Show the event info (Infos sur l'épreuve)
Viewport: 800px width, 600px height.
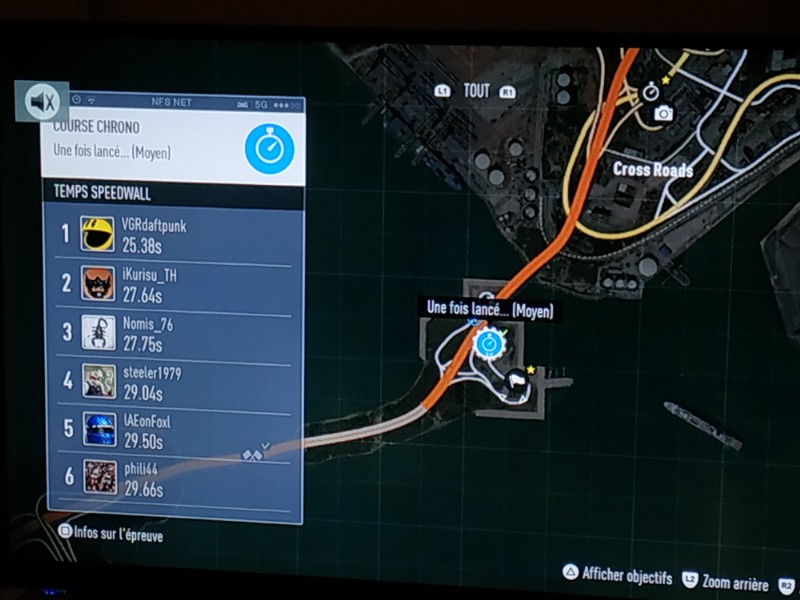pos(112,535)
